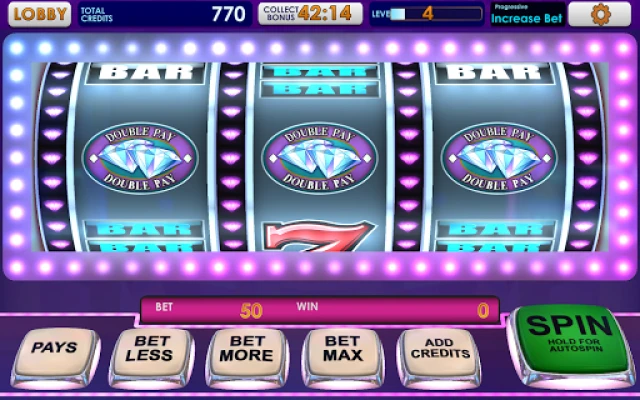Choose Bet Max

click(x=340, y=350)
